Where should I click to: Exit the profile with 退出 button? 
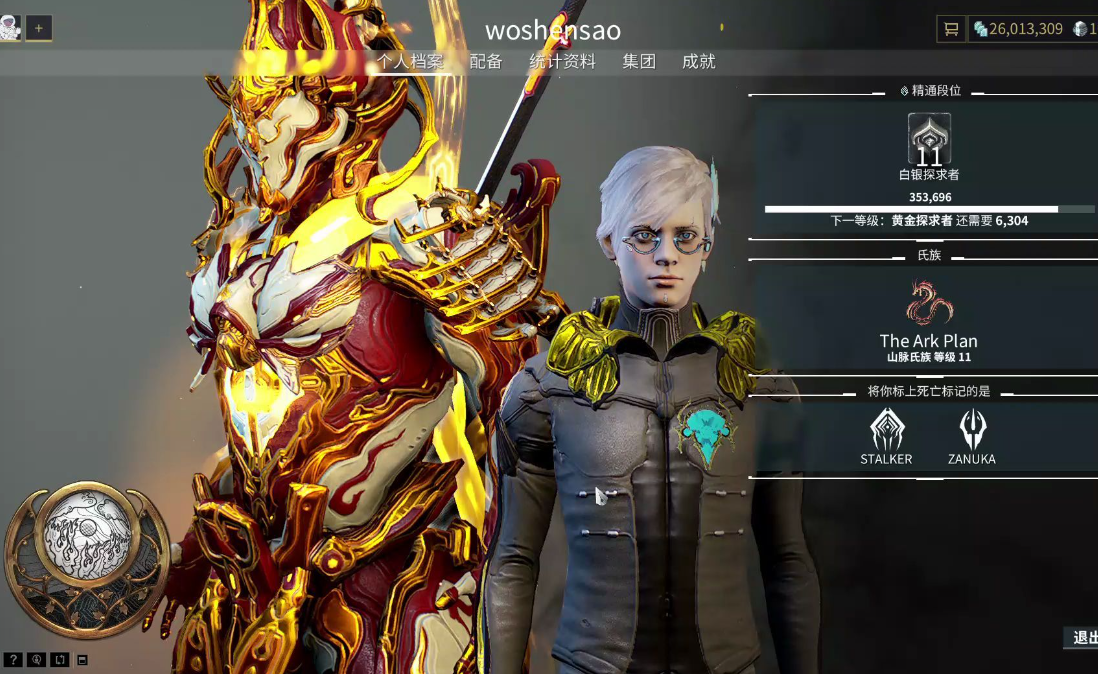(1083, 638)
